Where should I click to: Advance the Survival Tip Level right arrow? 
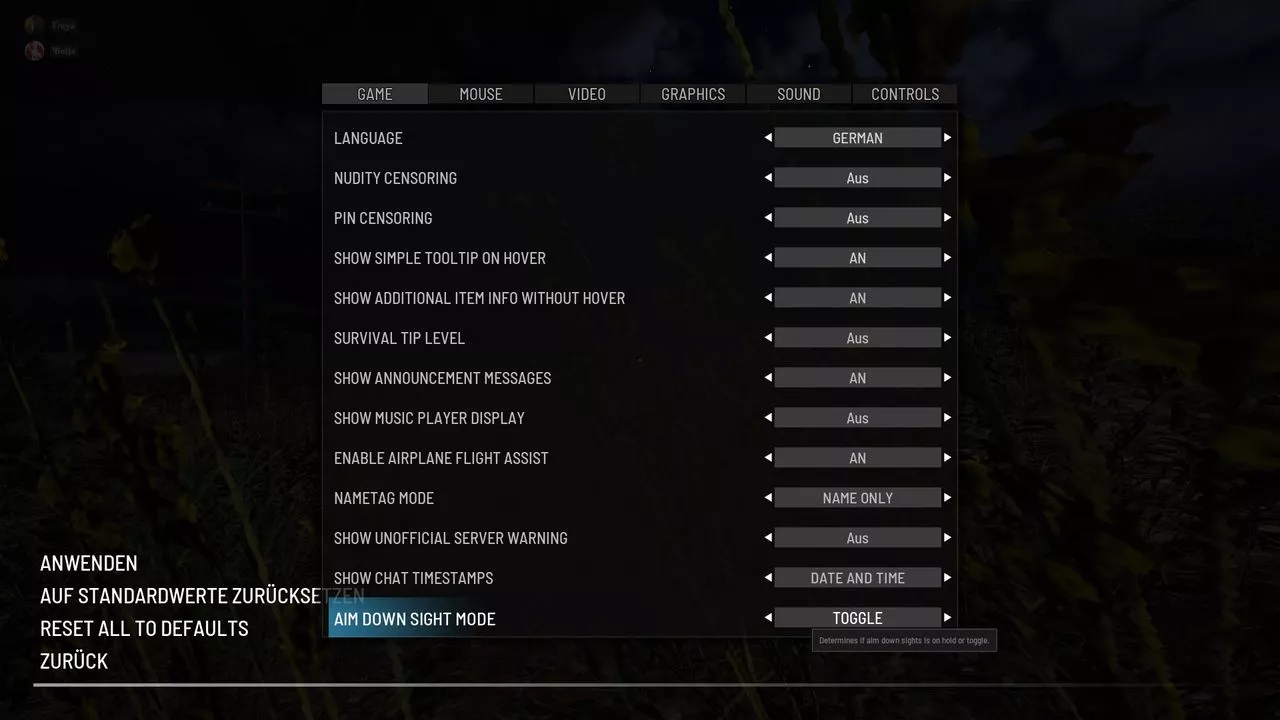947,338
